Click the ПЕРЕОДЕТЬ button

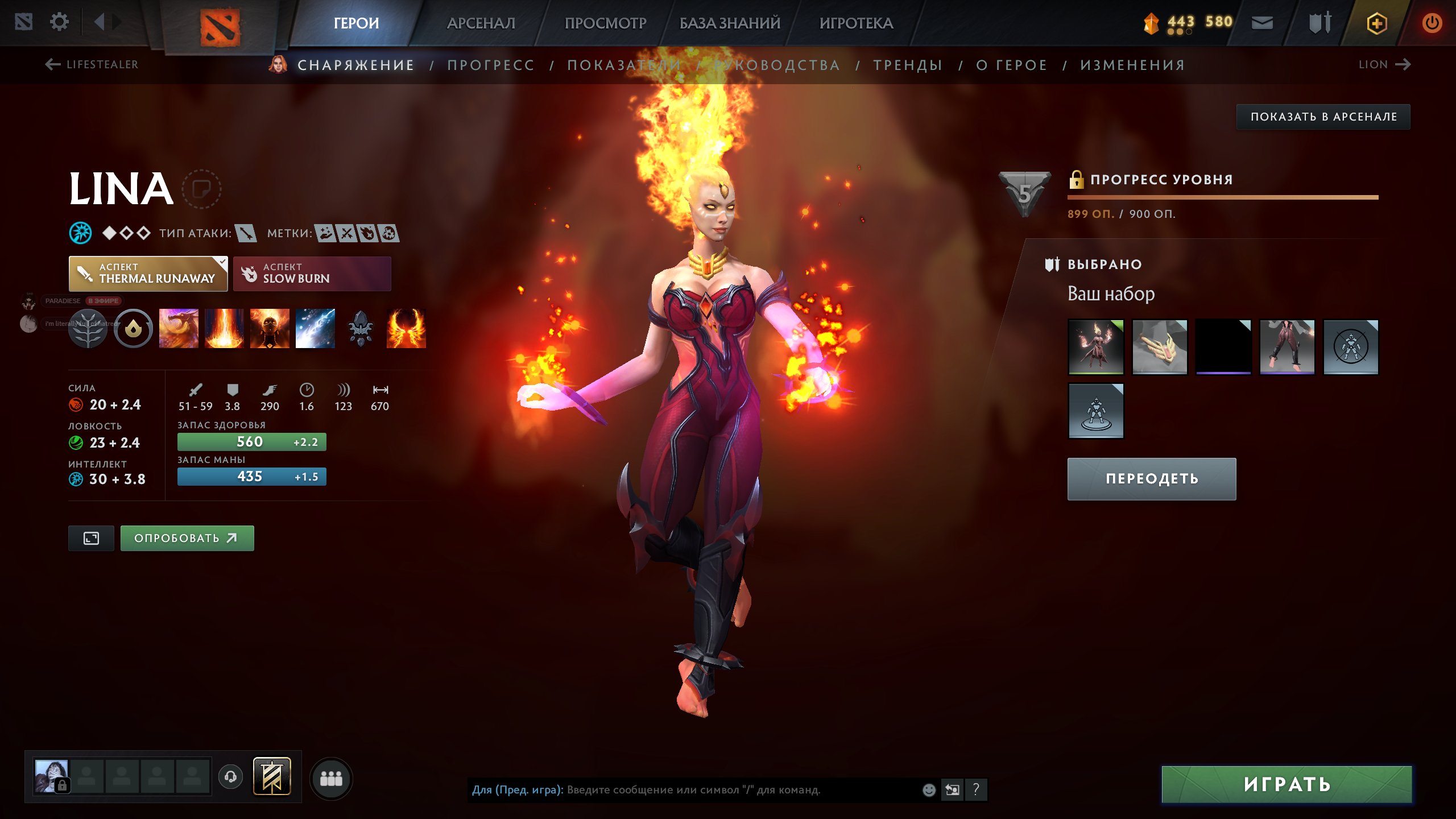[1151, 478]
